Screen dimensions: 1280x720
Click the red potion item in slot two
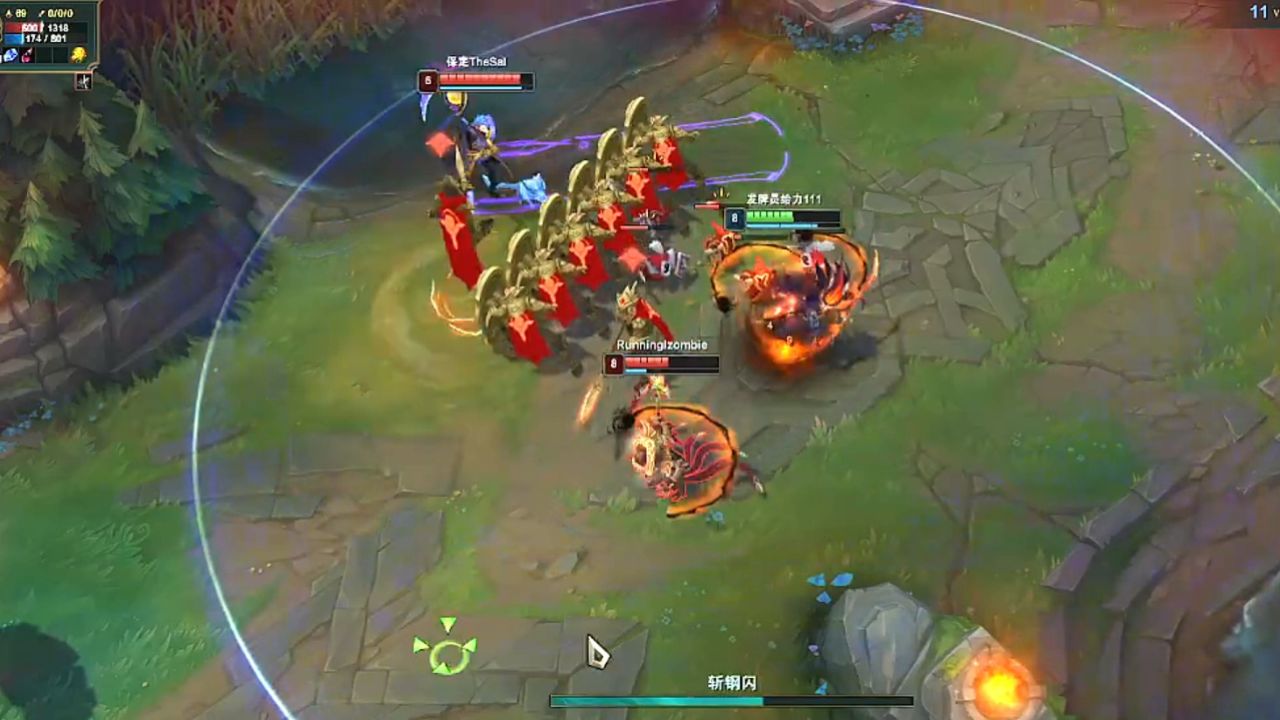pos(26,55)
